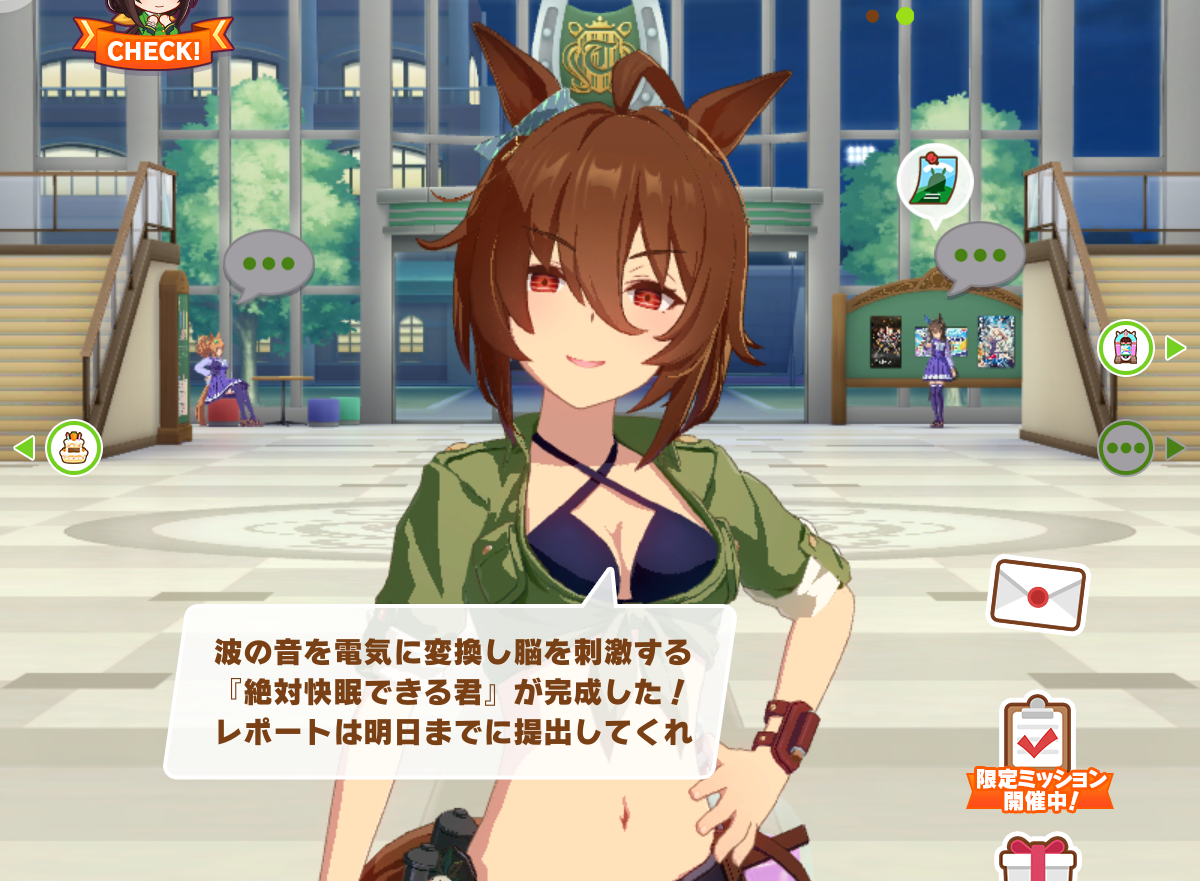
Task: Select the character portrait icon on the right
Action: pos(1126,348)
